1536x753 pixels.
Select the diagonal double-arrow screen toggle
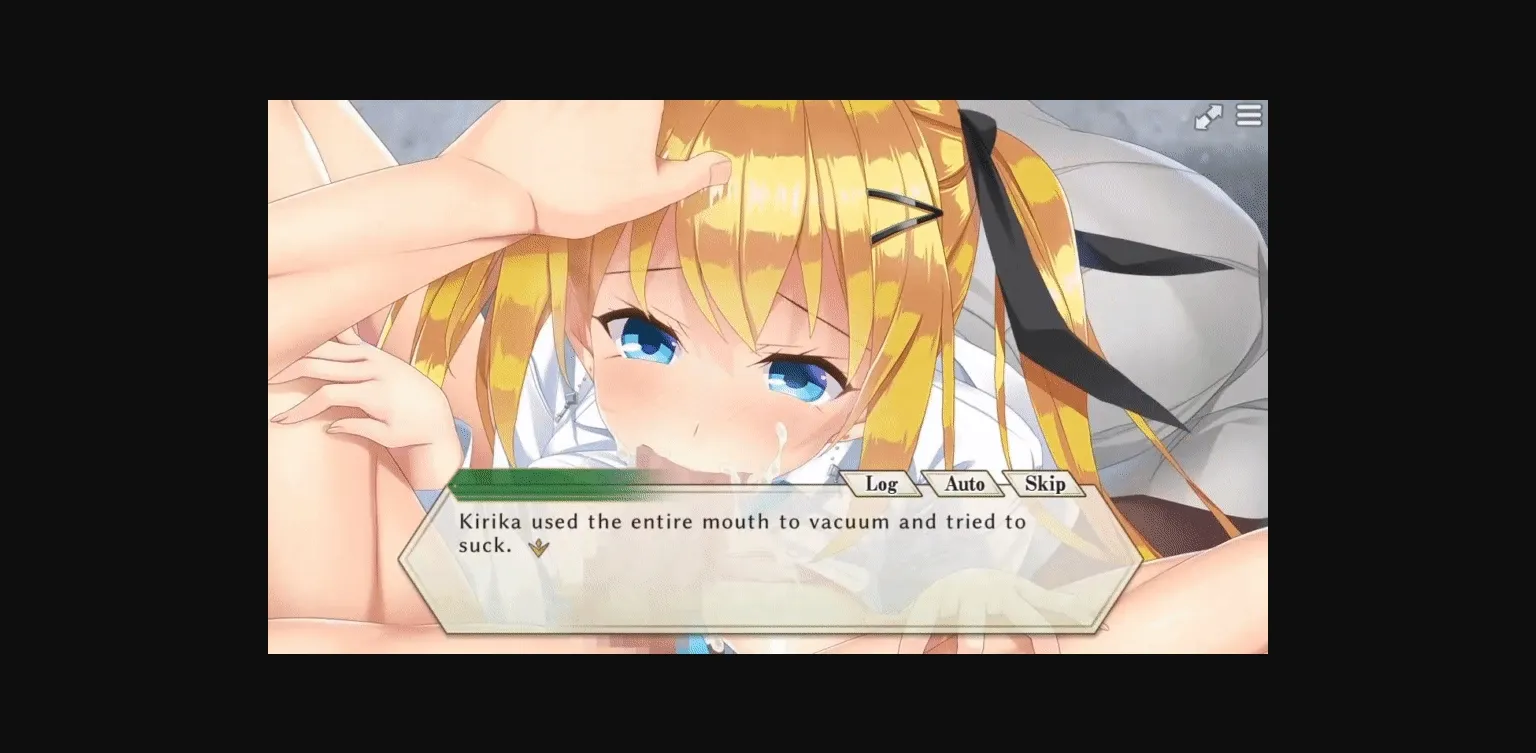click(1209, 116)
